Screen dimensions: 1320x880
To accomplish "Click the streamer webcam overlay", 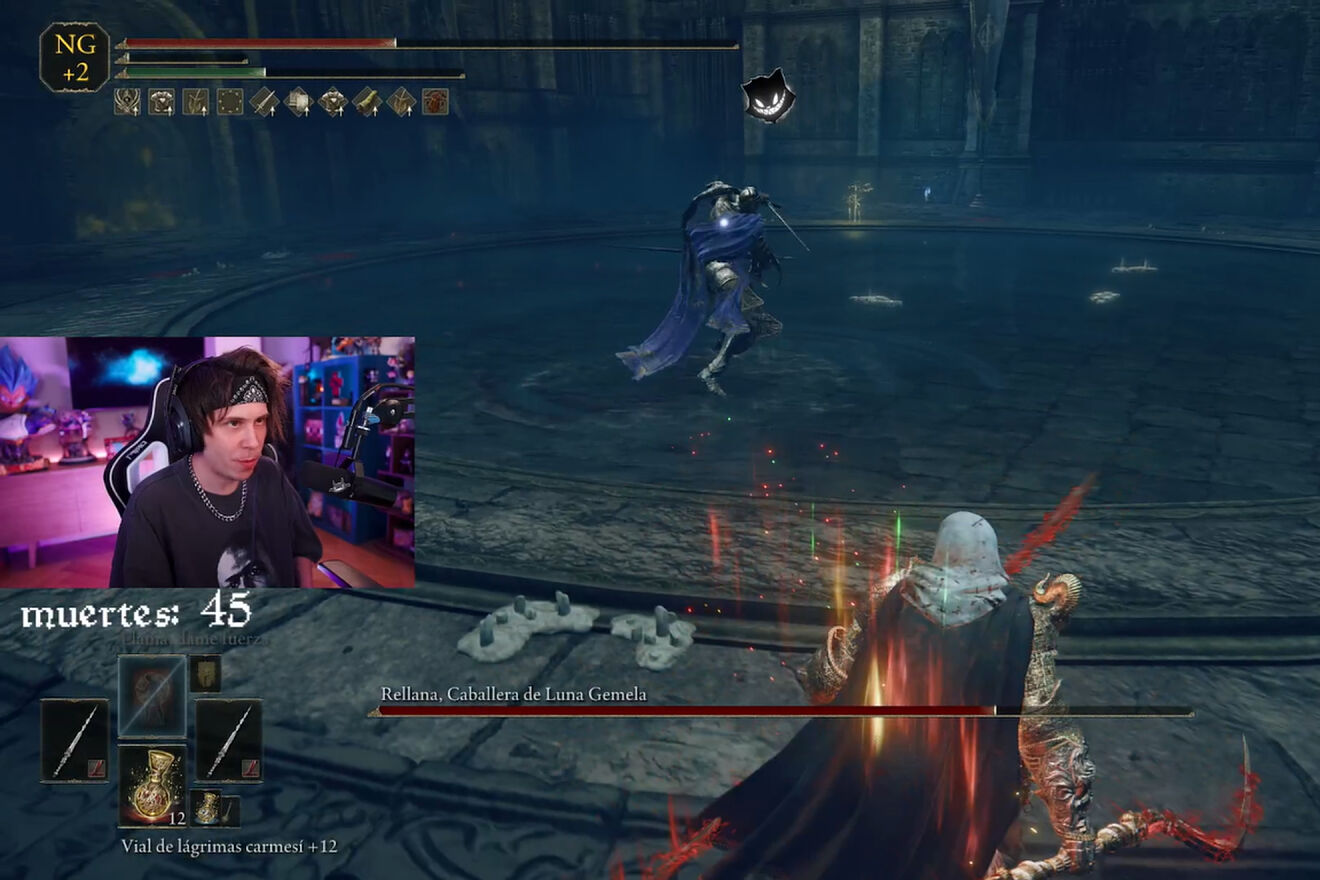I will (207, 462).
